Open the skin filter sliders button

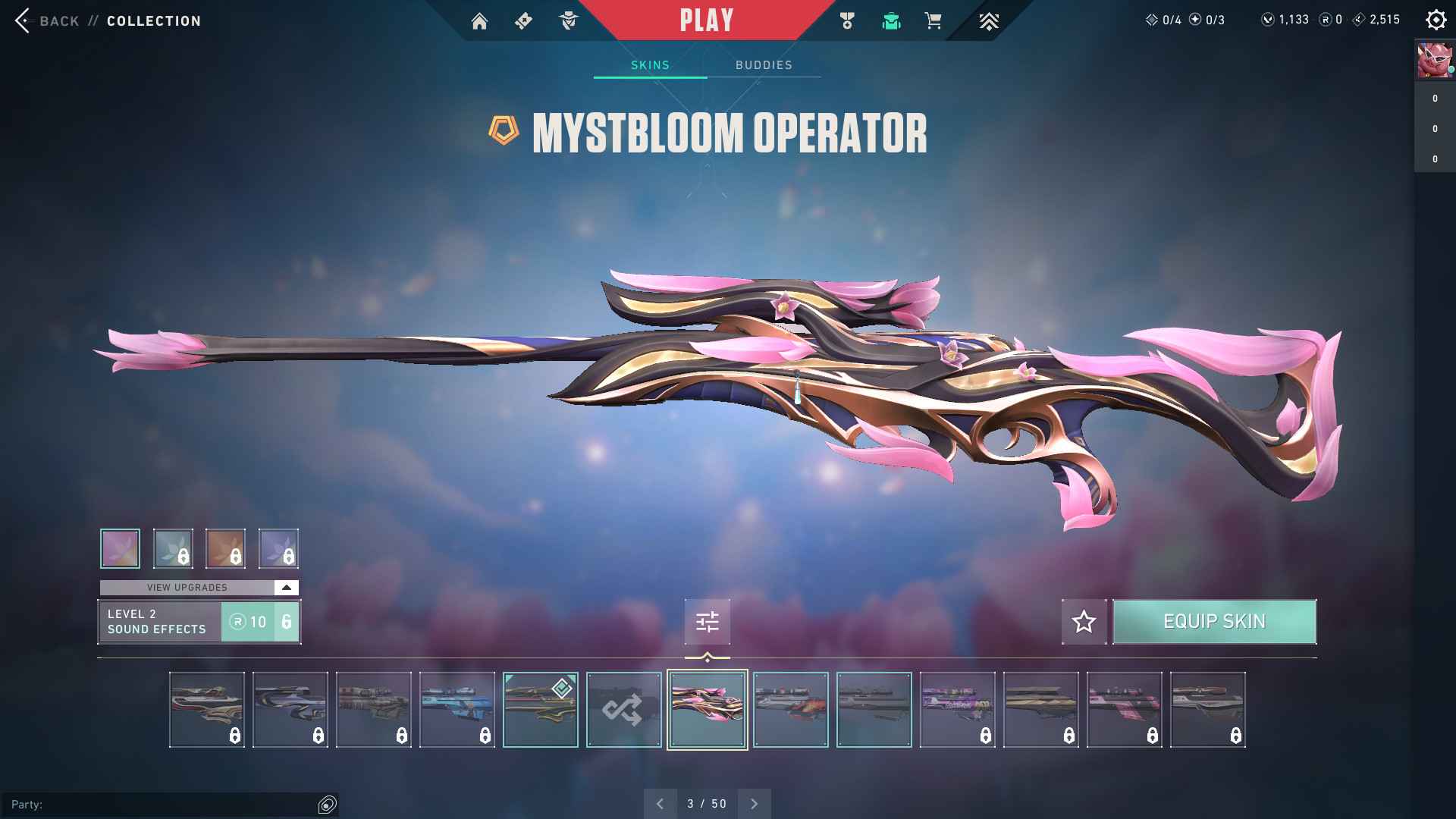pos(707,622)
